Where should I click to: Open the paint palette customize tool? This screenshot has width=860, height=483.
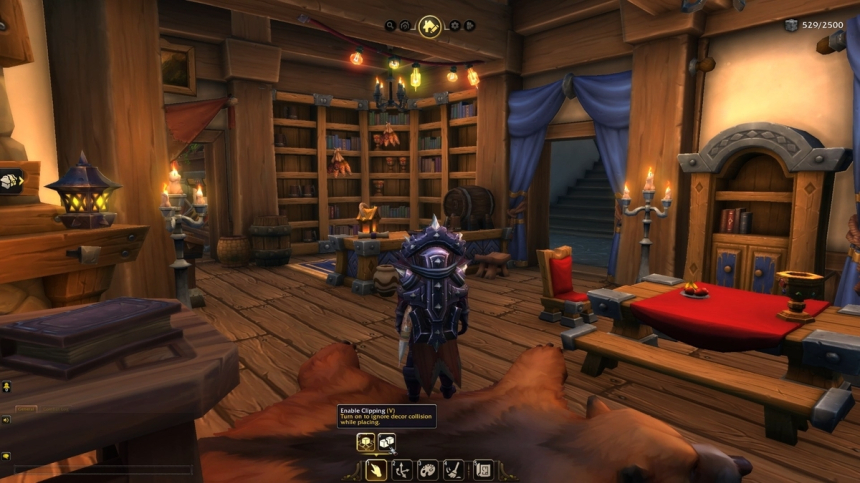tap(428, 468)
